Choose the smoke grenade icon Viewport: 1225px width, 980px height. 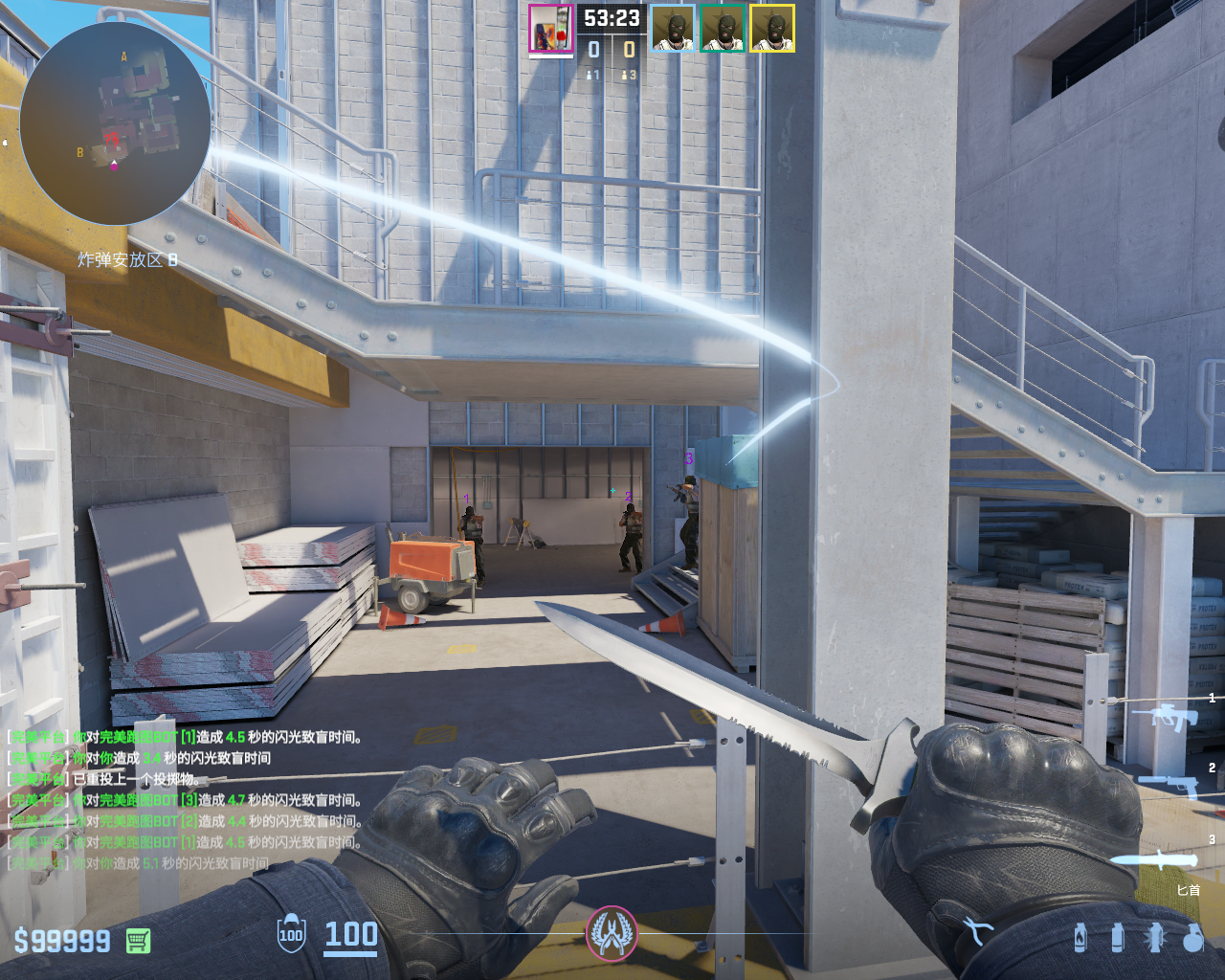click(1118, 938)
